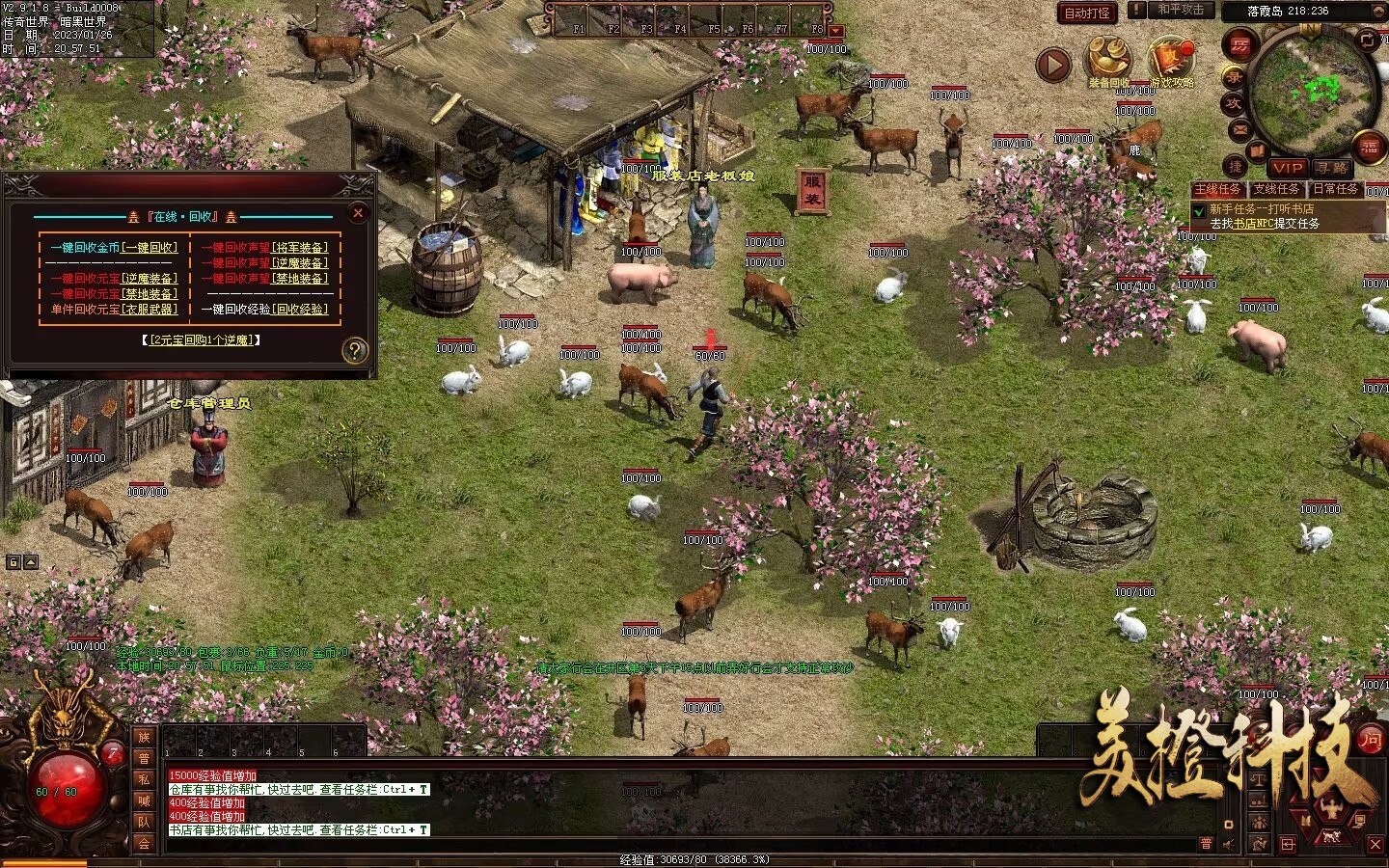The height and width of the screenshot is (868, 1389).
Task: Click the round play arrow button
Action: pyautogui.click(x=1053, y=65)
